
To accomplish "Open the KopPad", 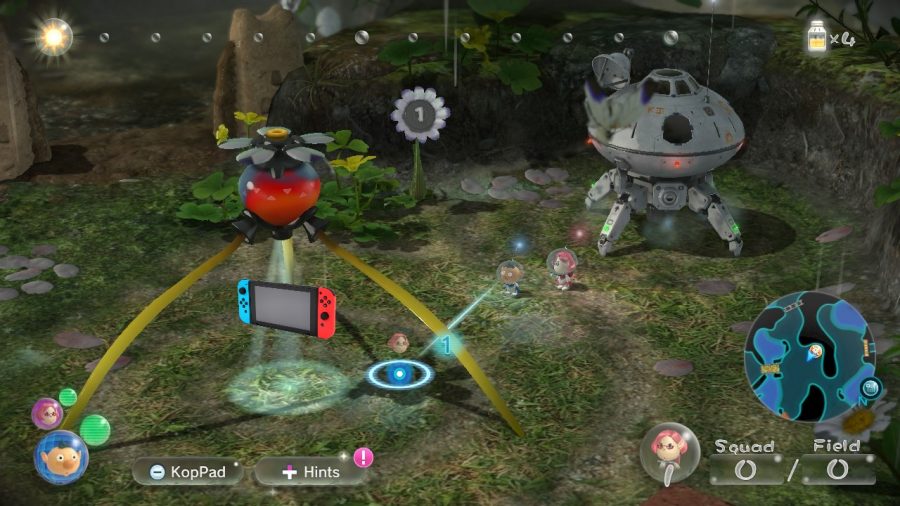I will (188, 471).
